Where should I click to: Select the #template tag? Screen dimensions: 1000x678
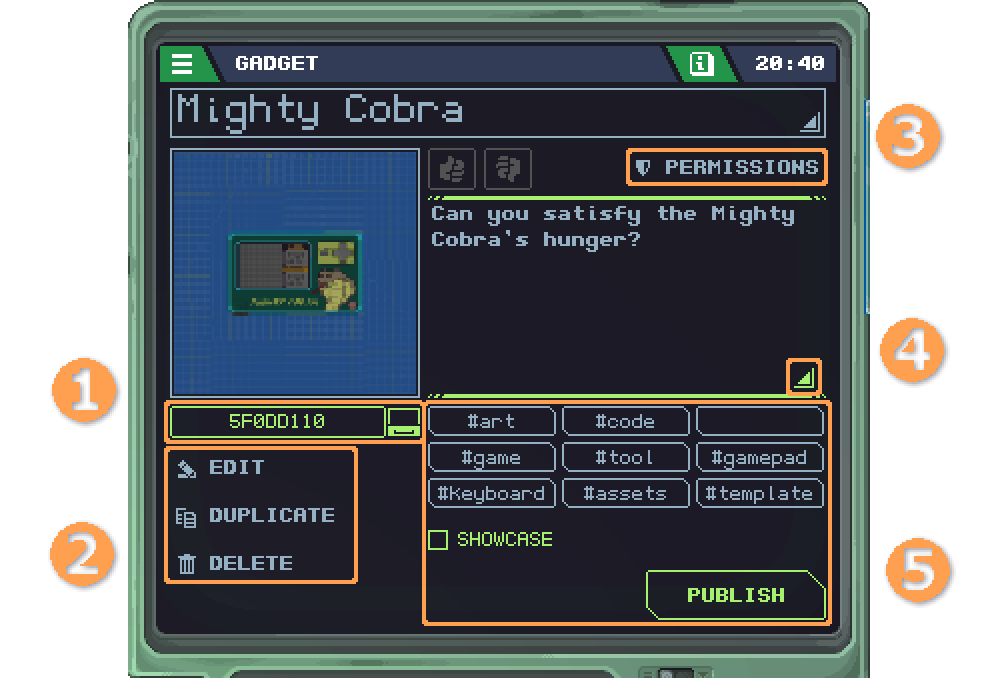tap(759, 494)
